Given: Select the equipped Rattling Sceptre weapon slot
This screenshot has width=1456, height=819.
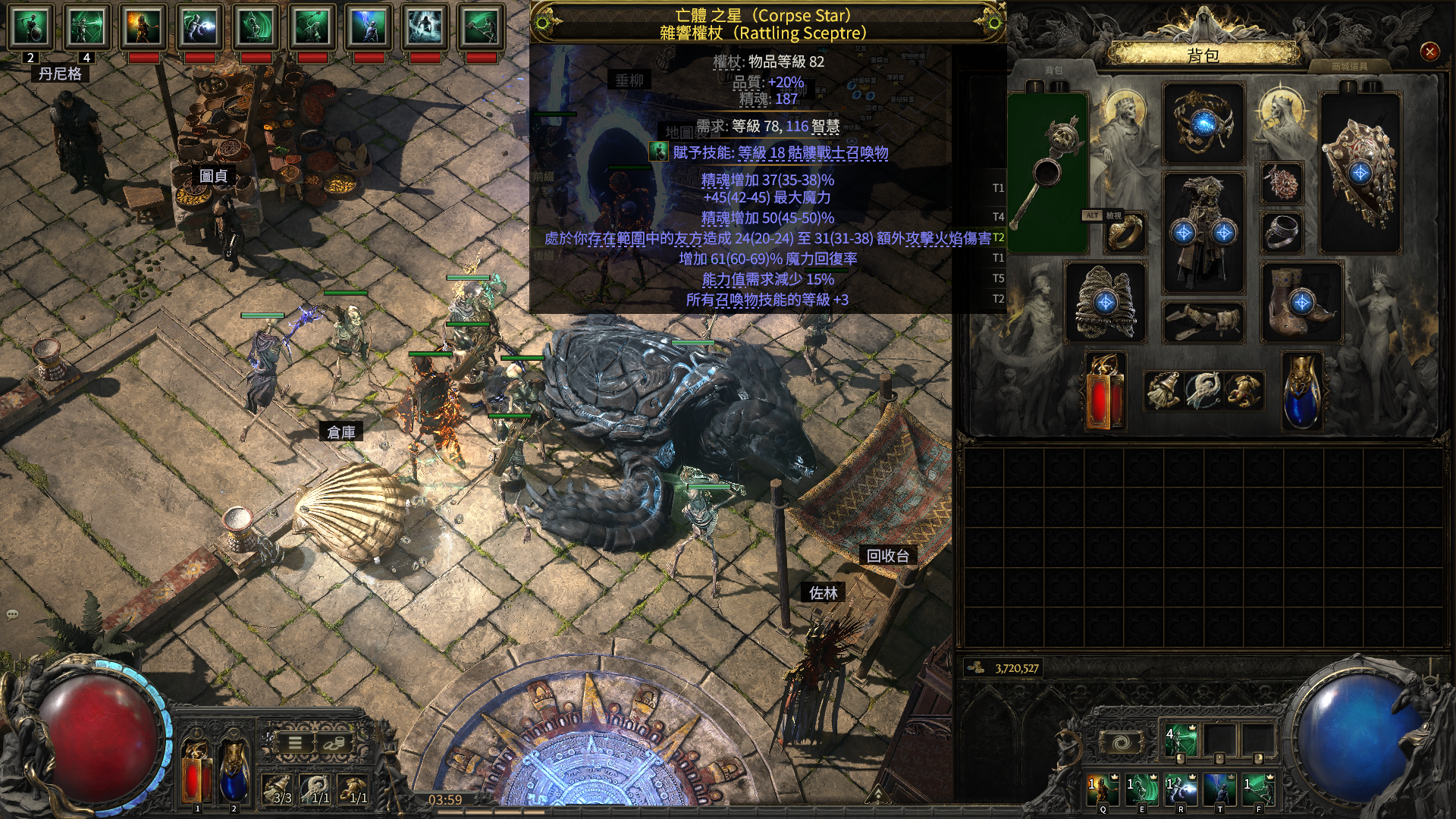Looking at the screenshot, I should point(1048,173).
